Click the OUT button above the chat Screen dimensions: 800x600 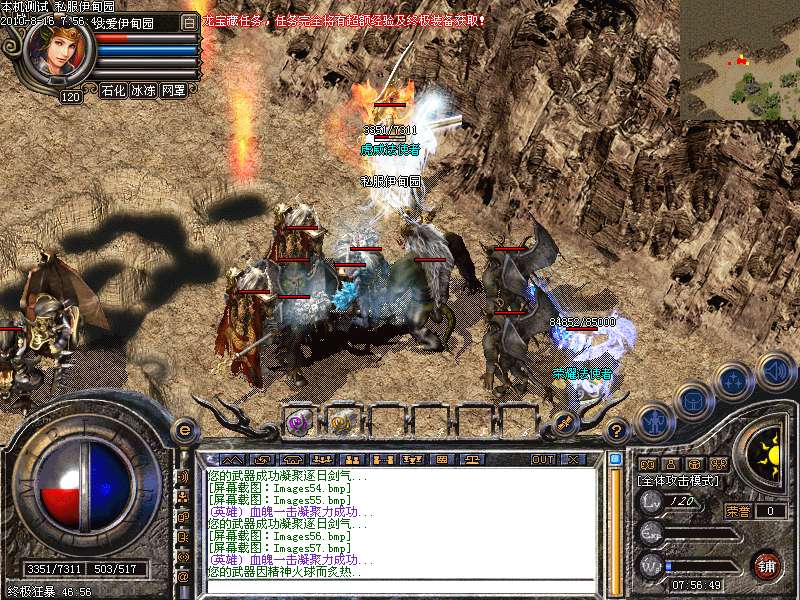pos(542,459)
